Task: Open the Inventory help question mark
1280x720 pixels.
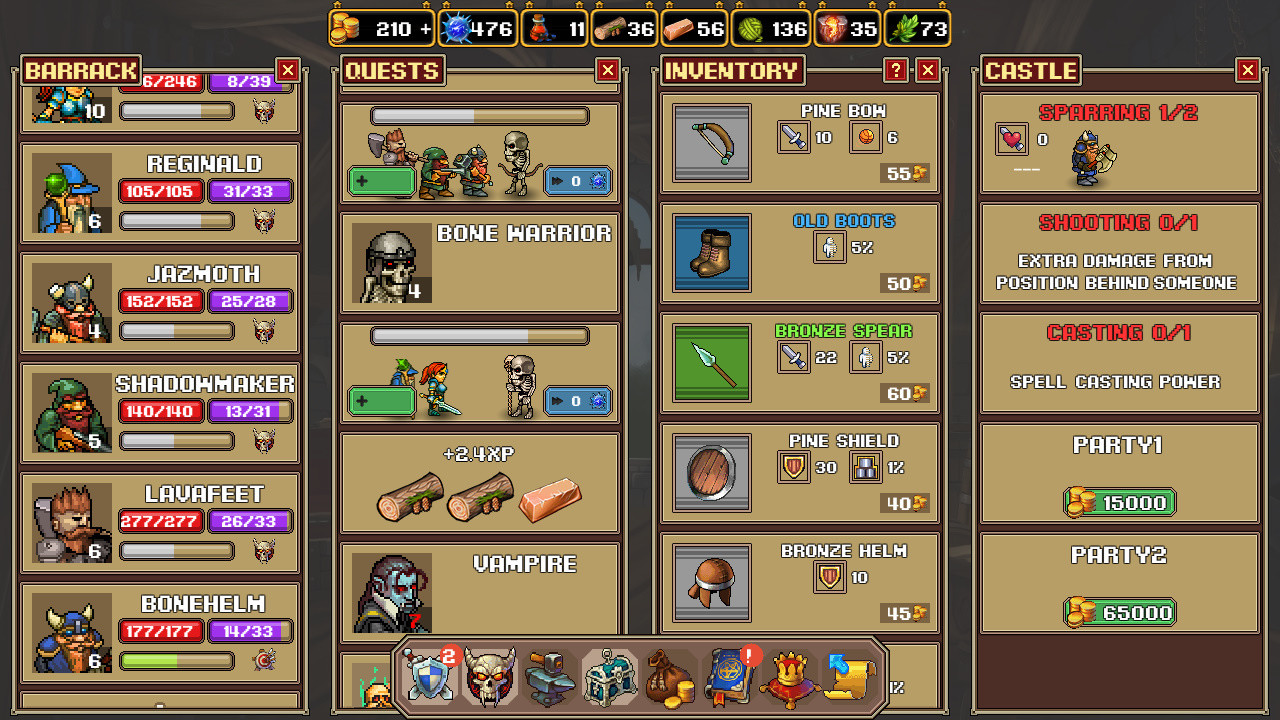Action: click(x=897, y=70)
